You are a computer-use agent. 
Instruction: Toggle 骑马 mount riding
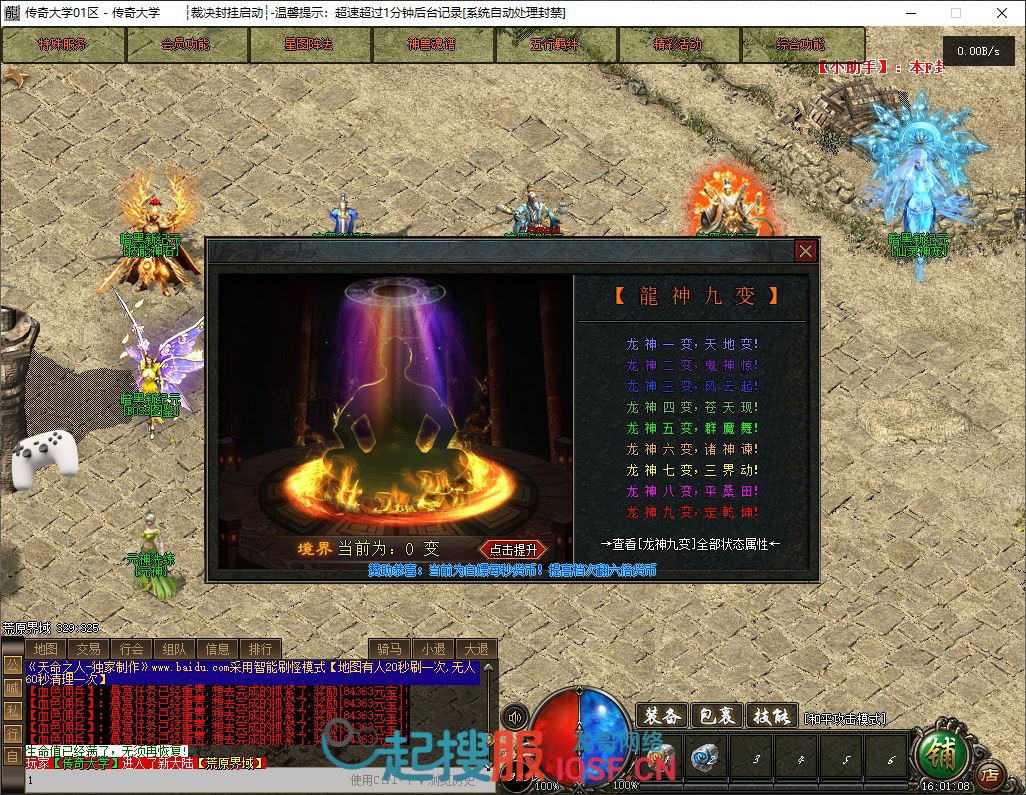(x=390, y=649)
